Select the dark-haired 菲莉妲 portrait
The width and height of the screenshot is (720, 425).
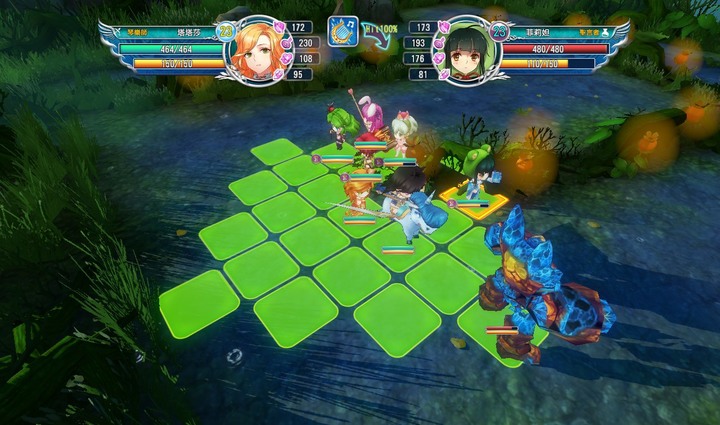464,51
